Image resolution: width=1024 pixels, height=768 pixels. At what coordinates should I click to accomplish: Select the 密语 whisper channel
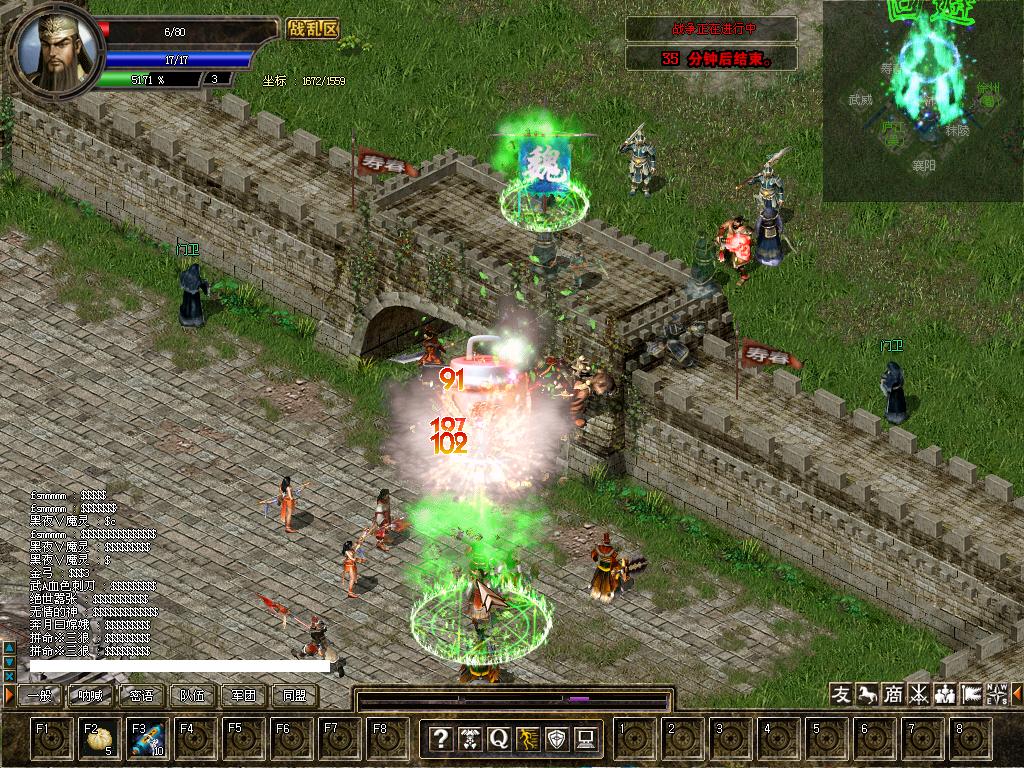[141, 696]
